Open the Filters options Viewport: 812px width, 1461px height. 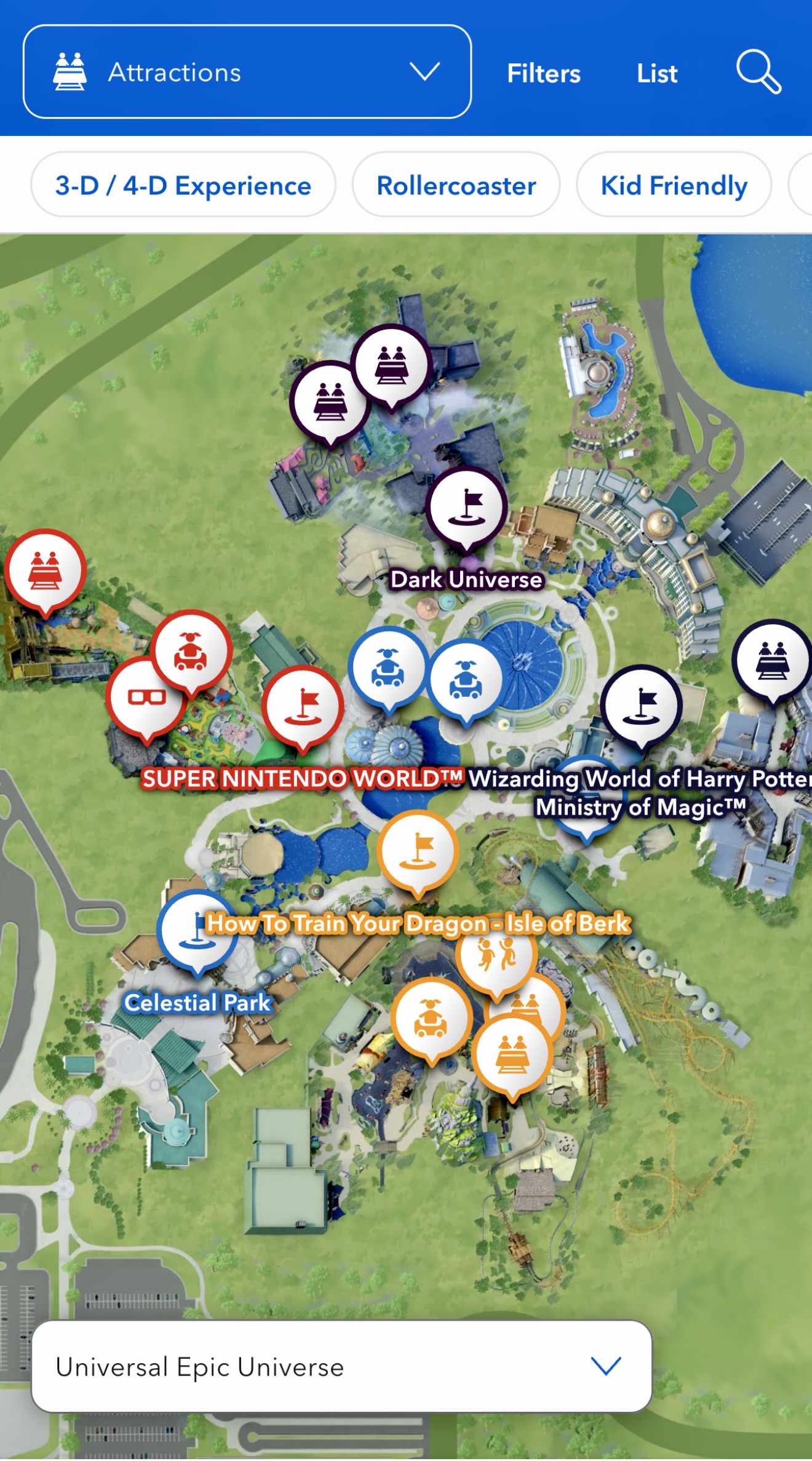pos(543,74)
